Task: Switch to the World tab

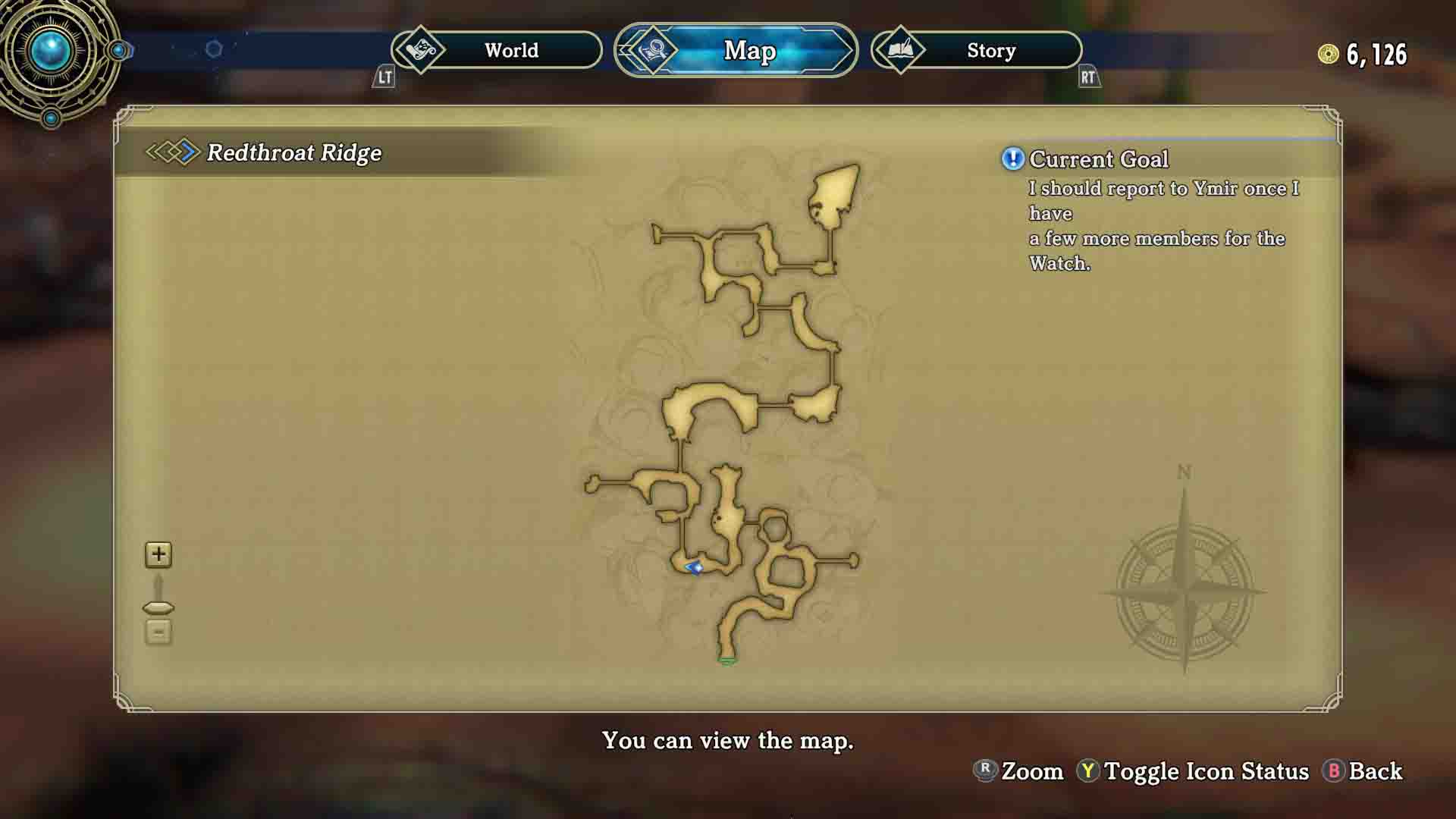Action: pyautogui.click(x=513, y=50)
